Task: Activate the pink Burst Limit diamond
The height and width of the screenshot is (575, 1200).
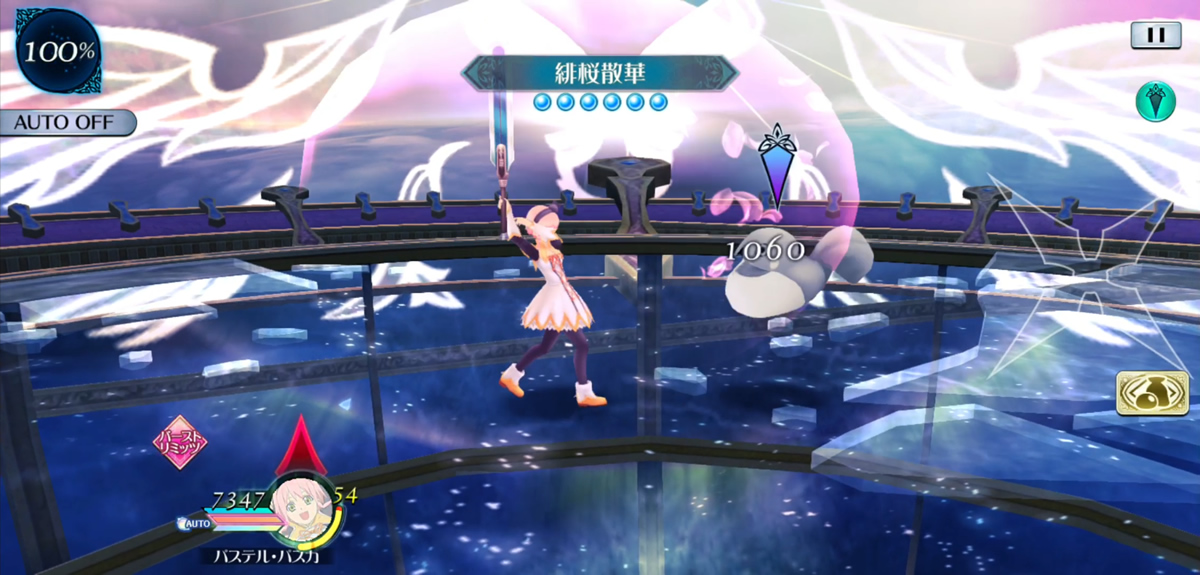Action: click(180, 442)
